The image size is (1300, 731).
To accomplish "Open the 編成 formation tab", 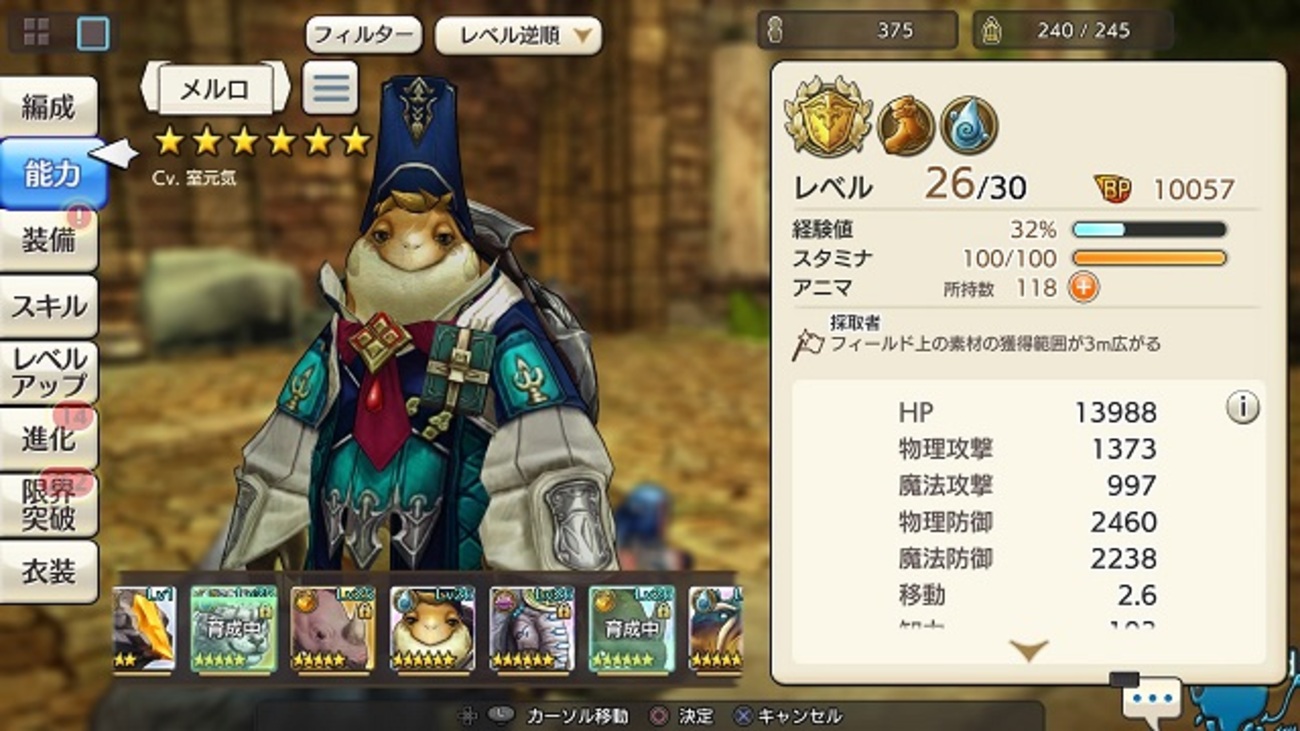I will pos(49,107).
